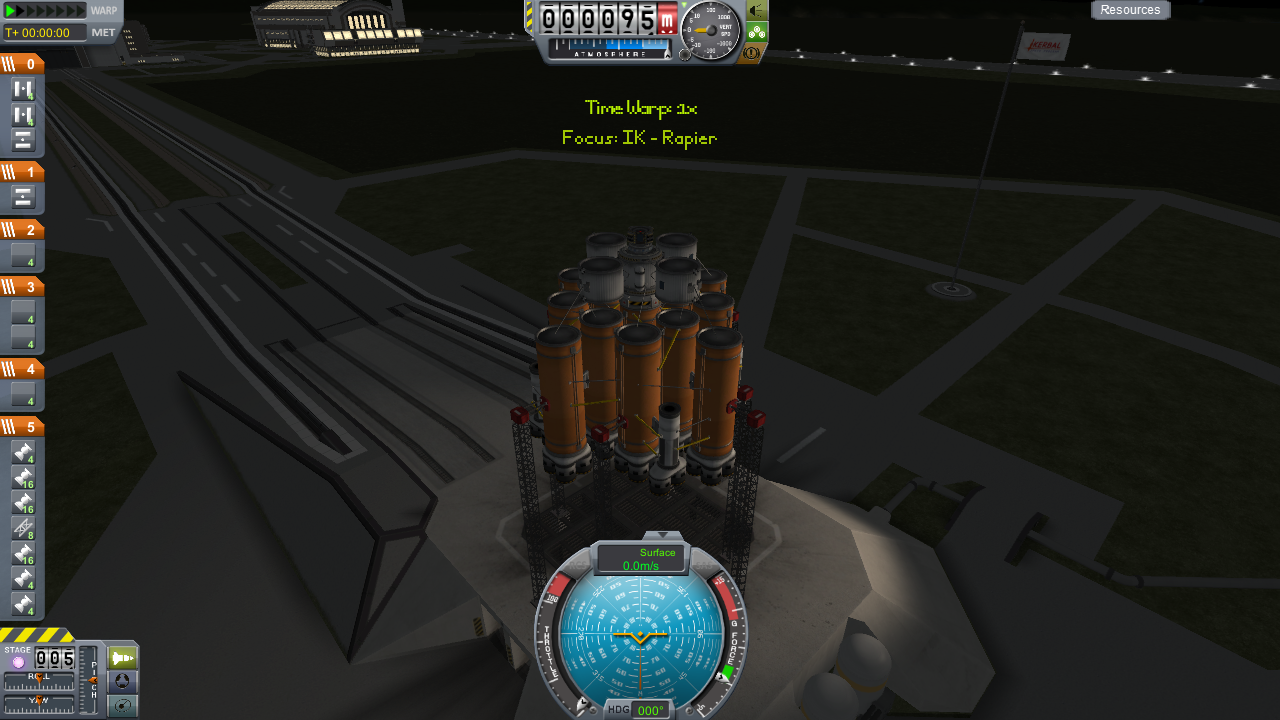Toggle landing gear with the green button
The height and width of the screenshot is (720, 1280).
(x=757, y=32)
